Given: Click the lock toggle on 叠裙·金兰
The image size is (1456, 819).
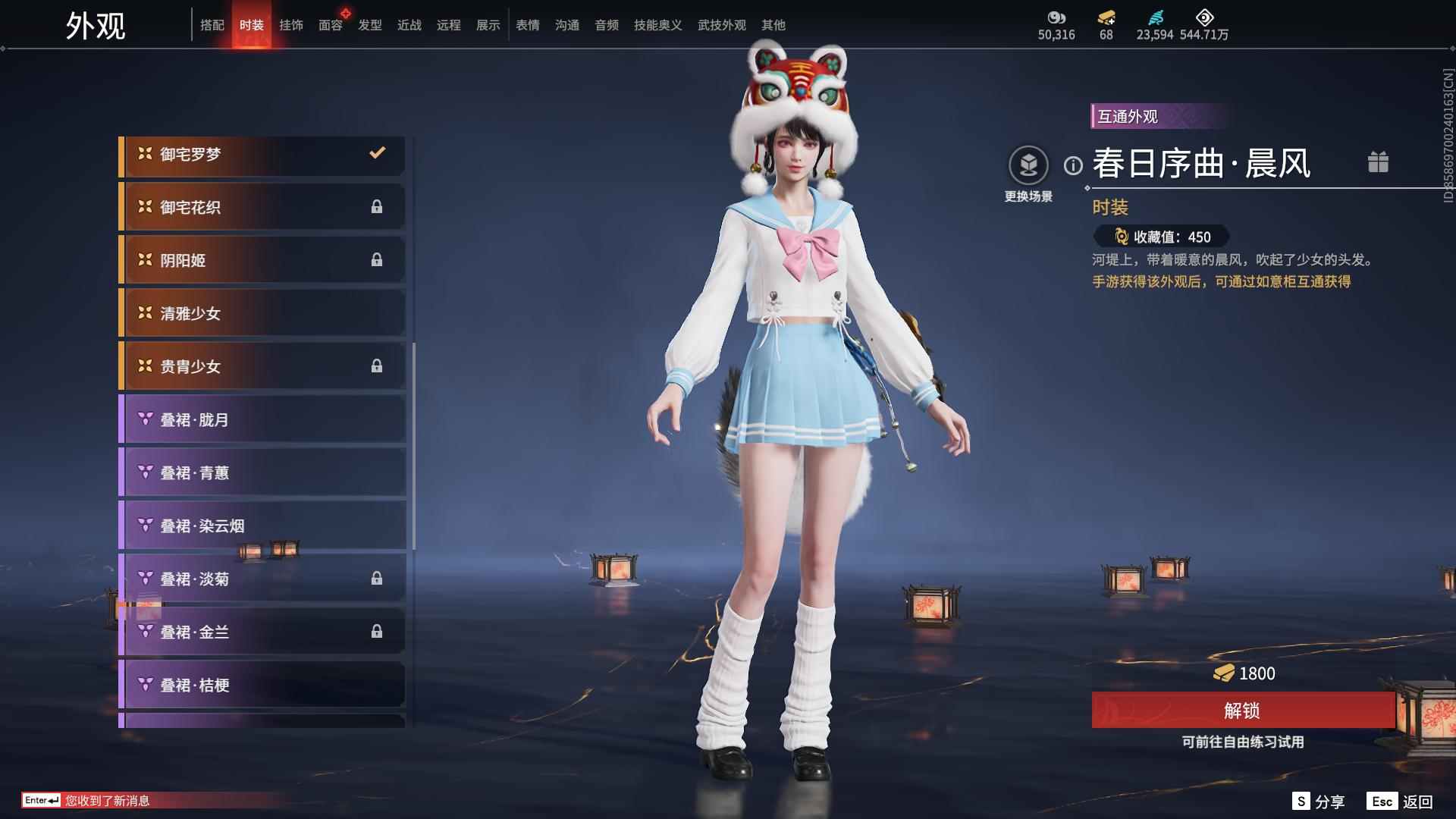Looking at the screenshot, I should (x=377, y=631).
